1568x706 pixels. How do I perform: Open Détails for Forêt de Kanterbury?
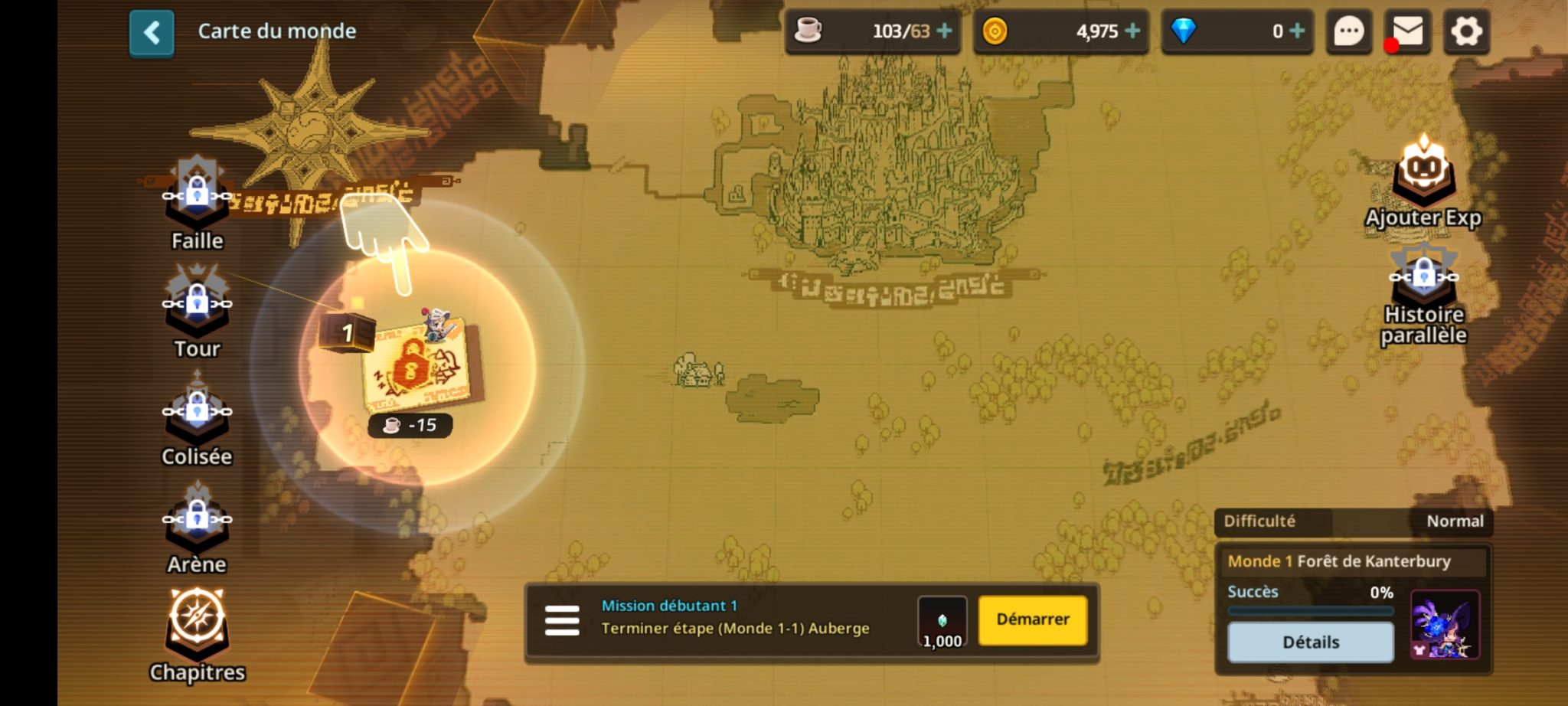1310,642
